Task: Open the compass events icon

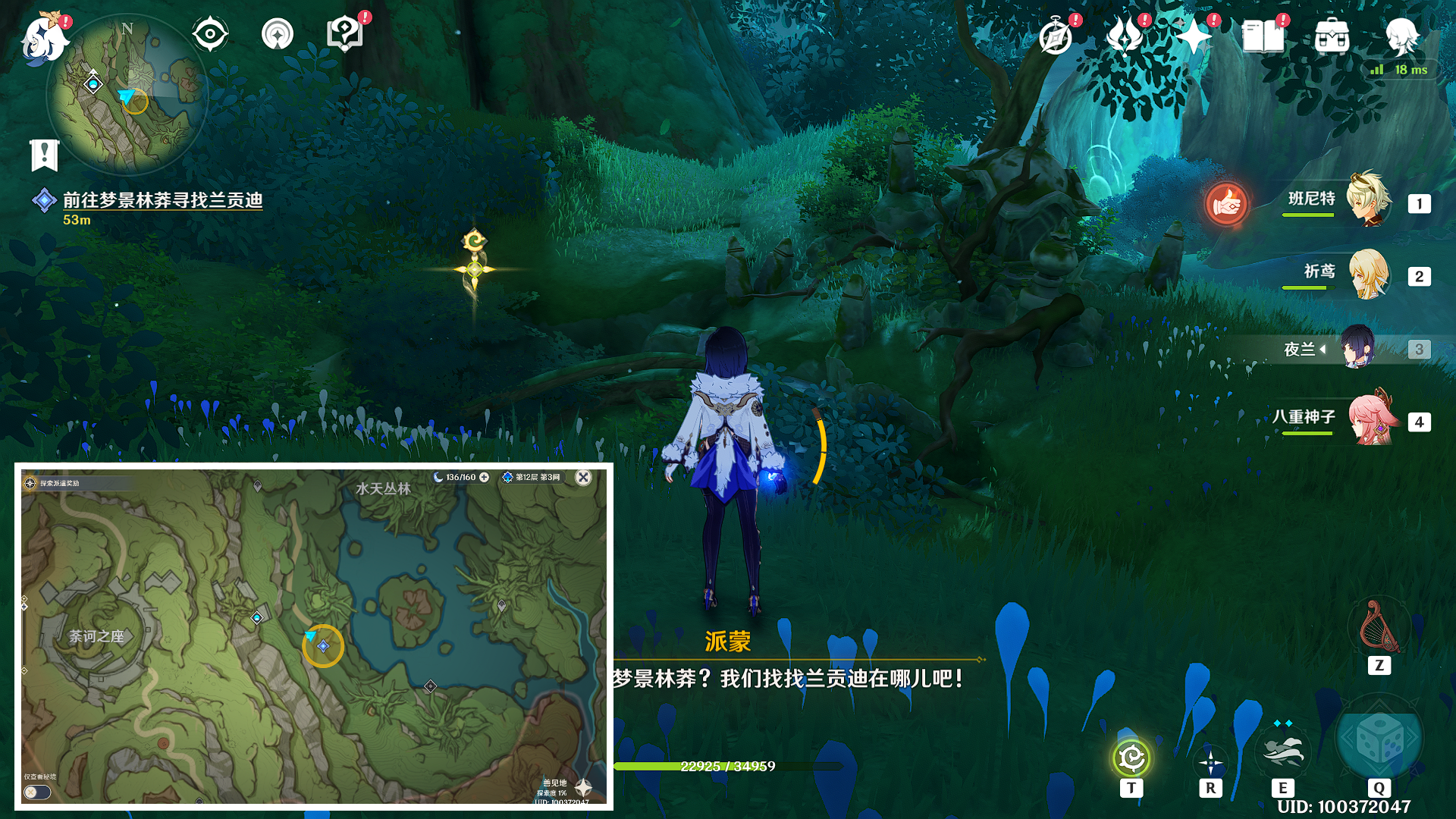Action: [1056, 36]
